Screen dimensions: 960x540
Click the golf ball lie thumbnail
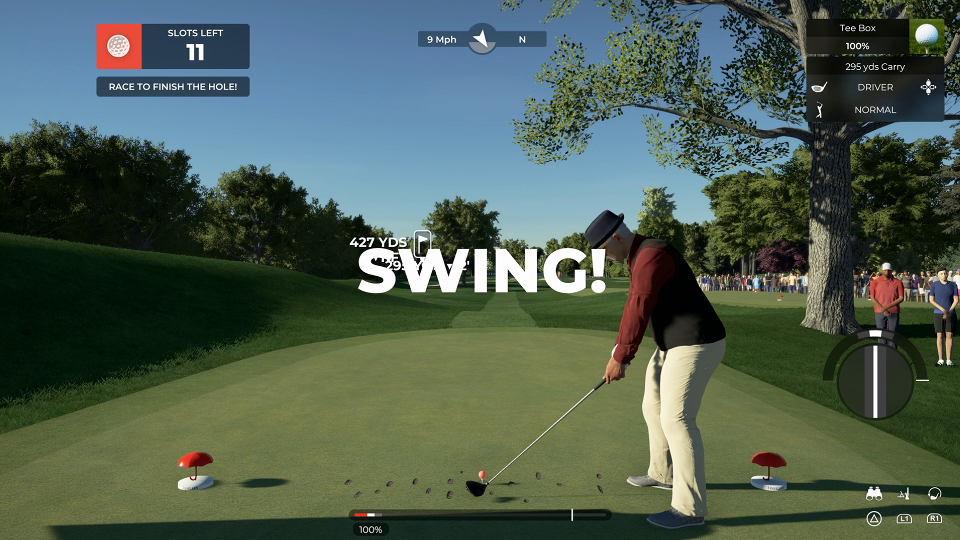coord(927,37)
